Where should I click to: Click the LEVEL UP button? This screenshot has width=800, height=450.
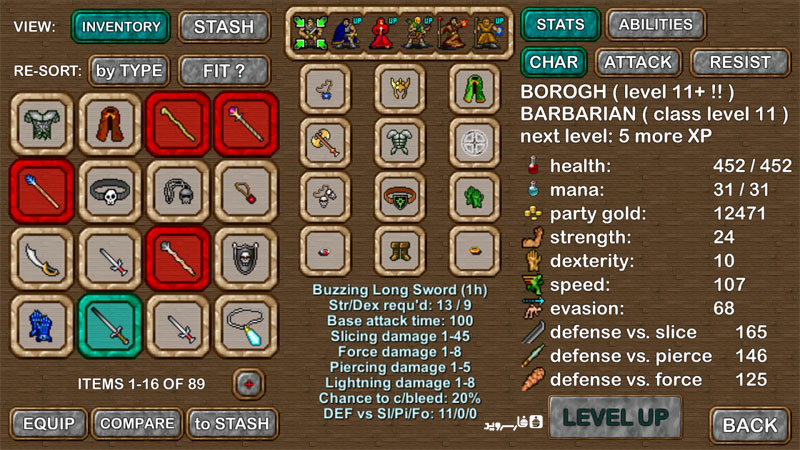pyautogui.click(x=615, y=416)
